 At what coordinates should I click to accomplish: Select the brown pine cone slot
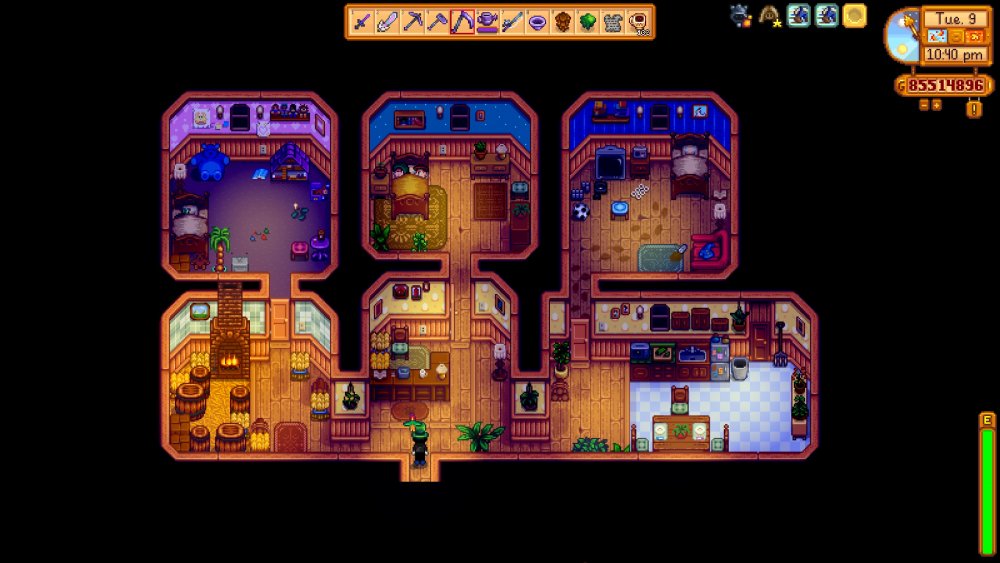tap(562, 21)
